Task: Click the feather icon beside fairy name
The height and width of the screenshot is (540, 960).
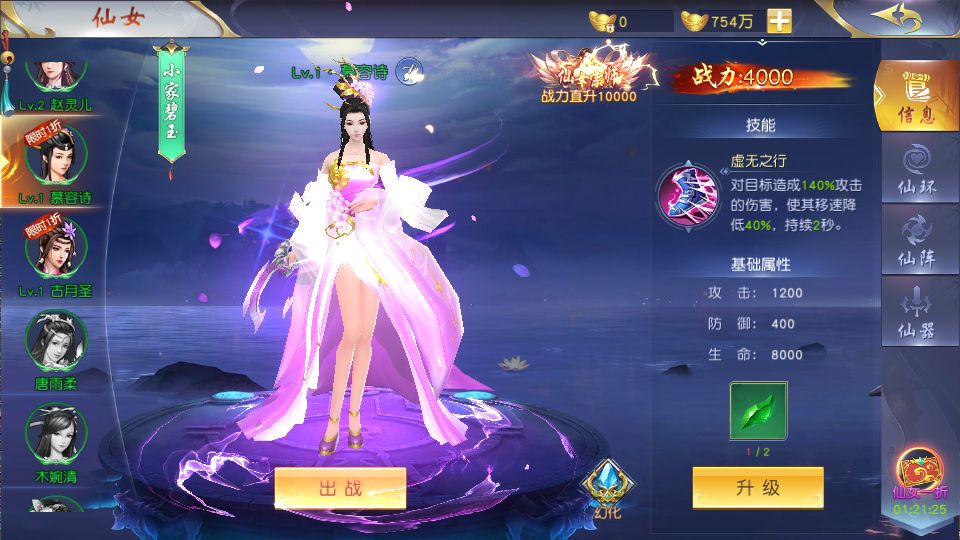Action: coord(408,70)
